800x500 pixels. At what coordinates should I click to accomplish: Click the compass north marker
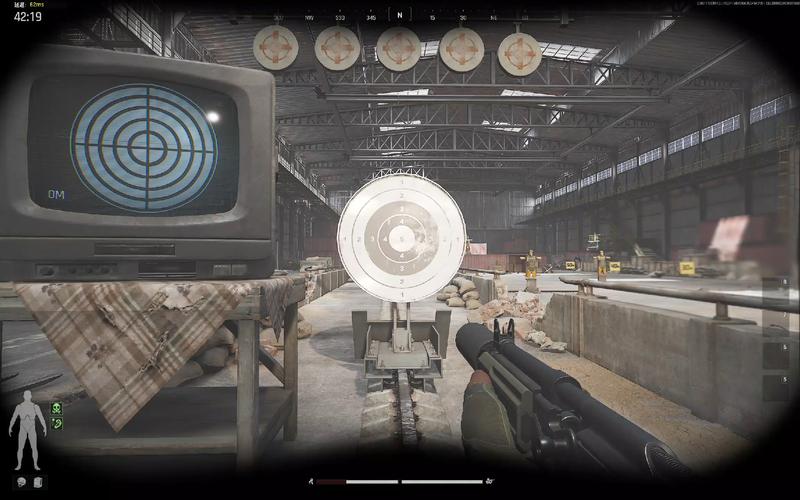tap(400, 15)
